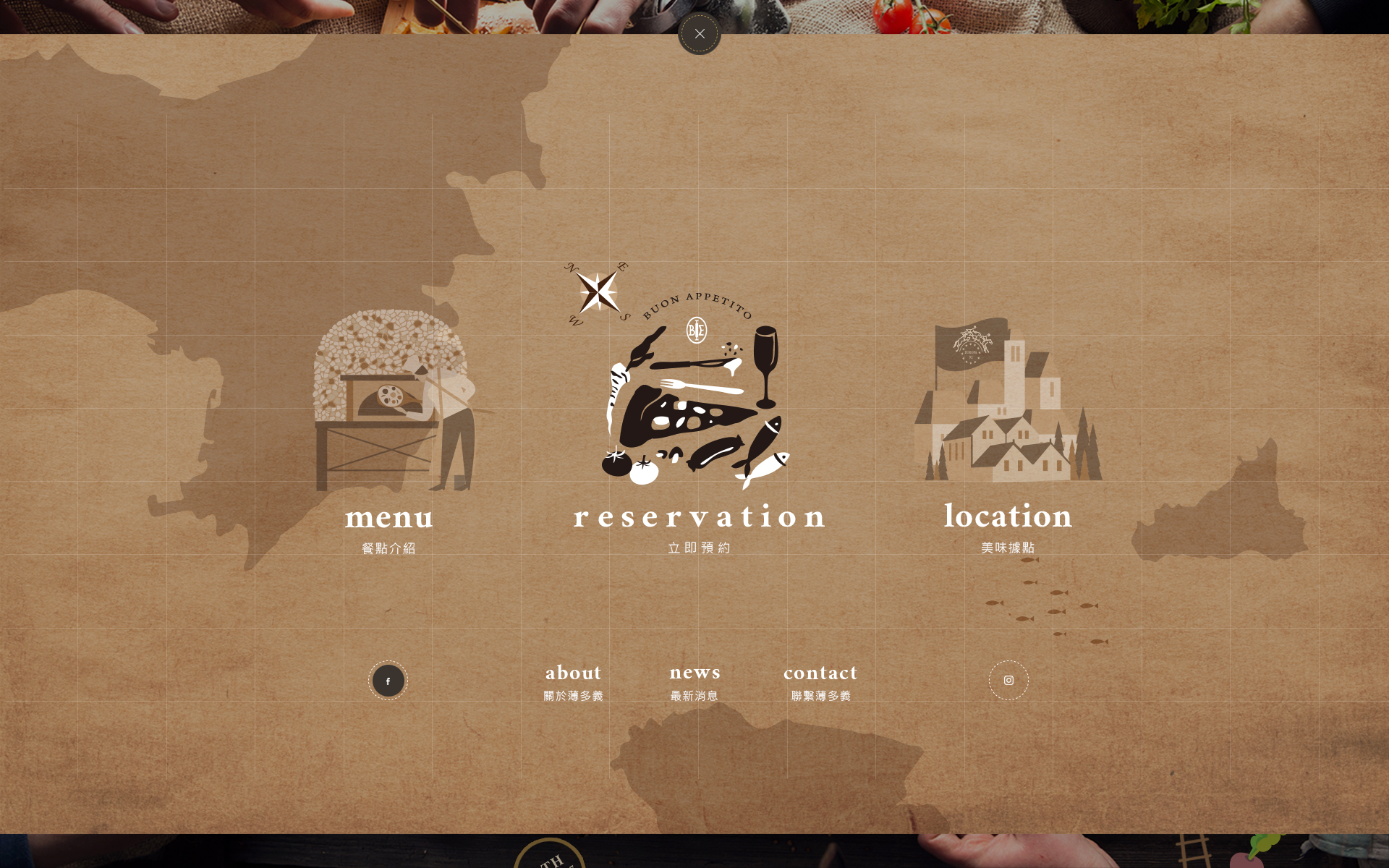Close the navigation overlay with the X button

click(x=699, y=33)
